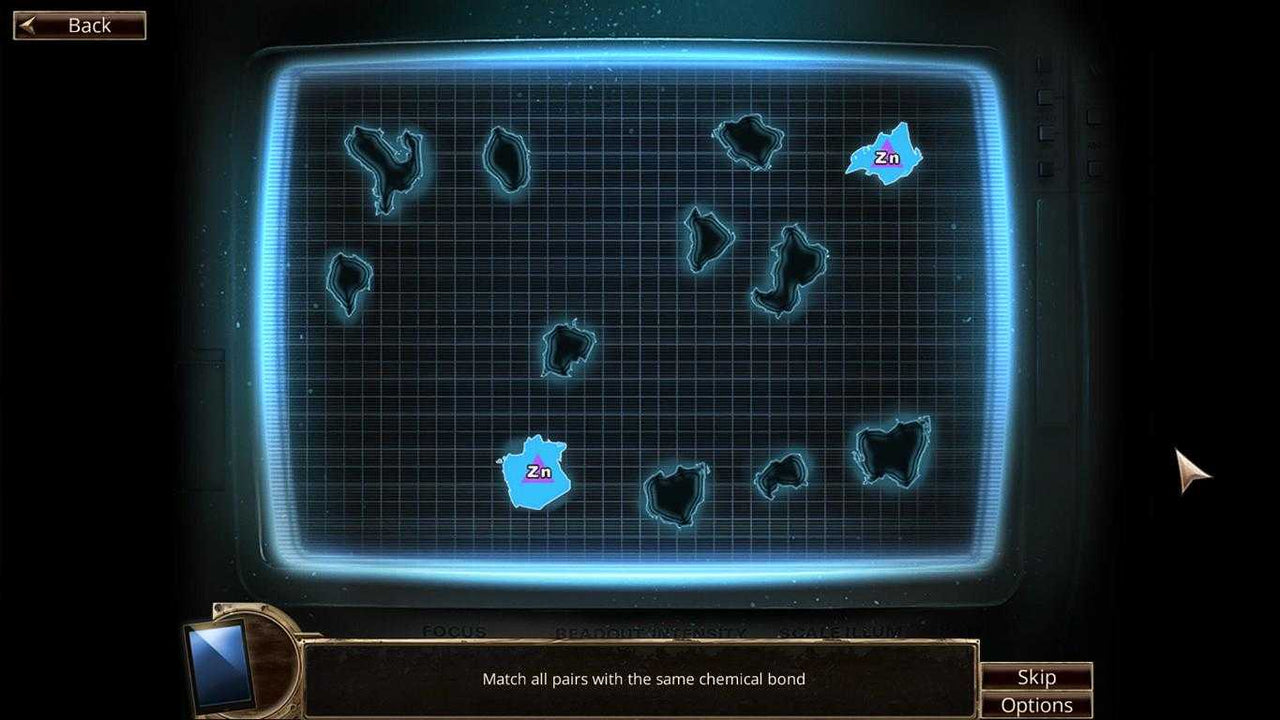Click the tiny island near bottom middle-right
This screenshot has width=1280, height=720.
pyautogui.click(x=780, y=477)
